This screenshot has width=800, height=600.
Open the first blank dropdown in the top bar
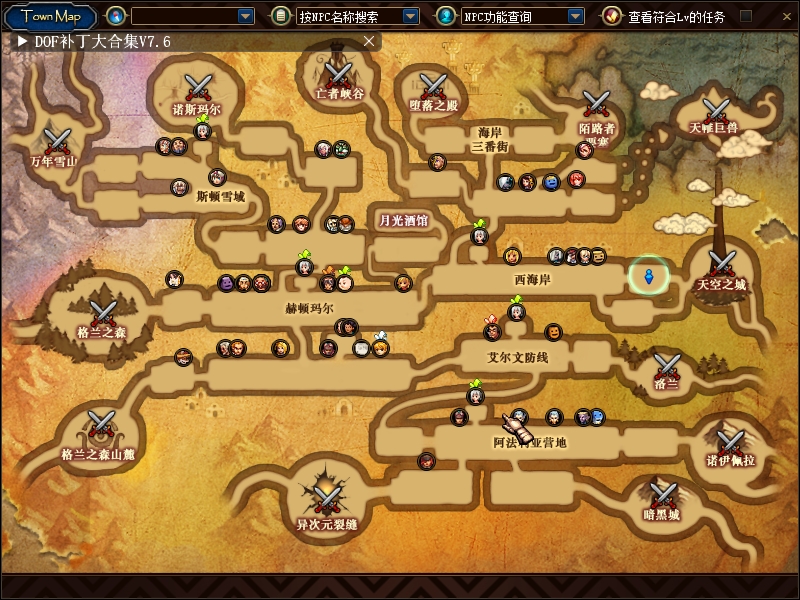tap(246, 16)
